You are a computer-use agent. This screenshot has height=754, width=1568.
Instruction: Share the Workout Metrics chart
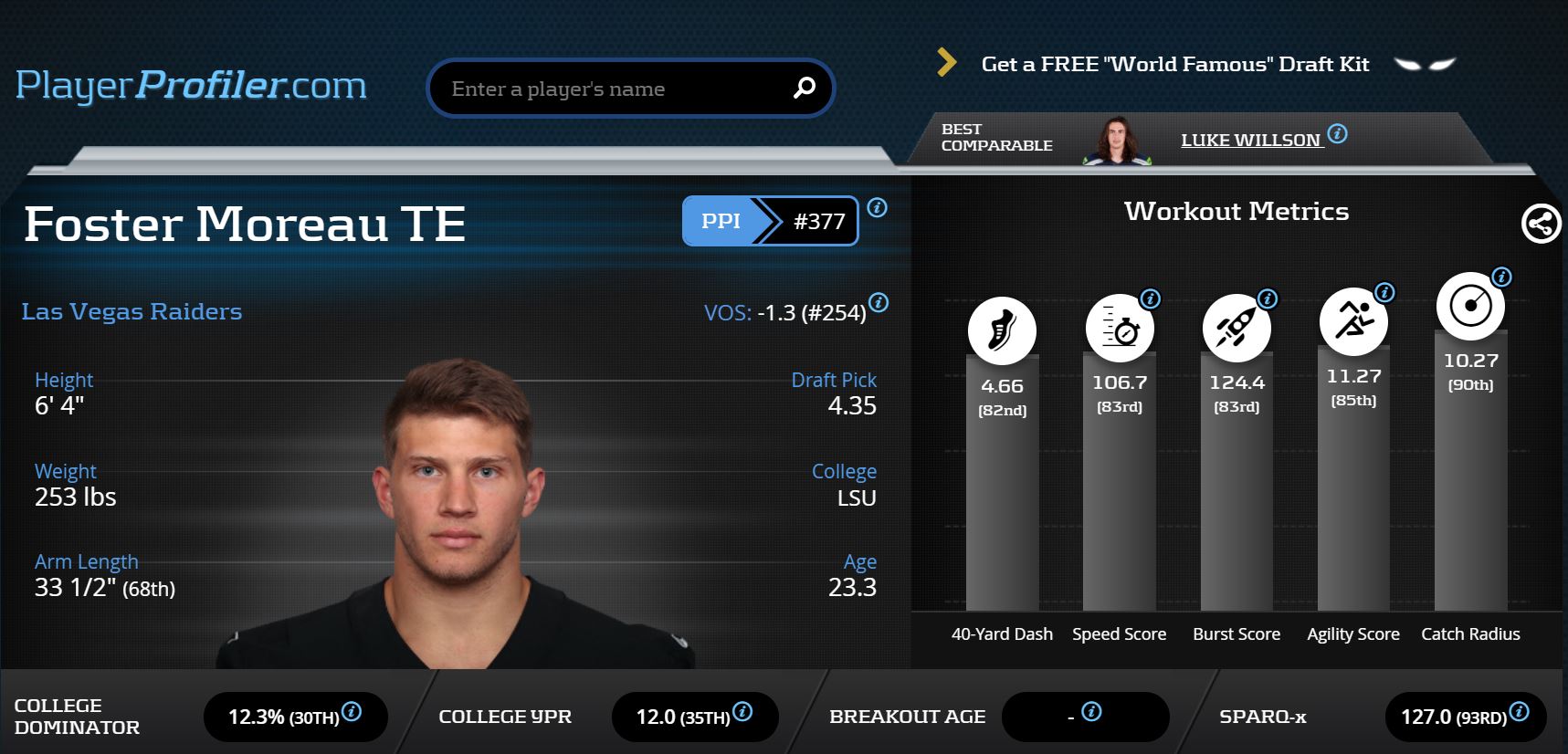click(x=1541, y=224)
